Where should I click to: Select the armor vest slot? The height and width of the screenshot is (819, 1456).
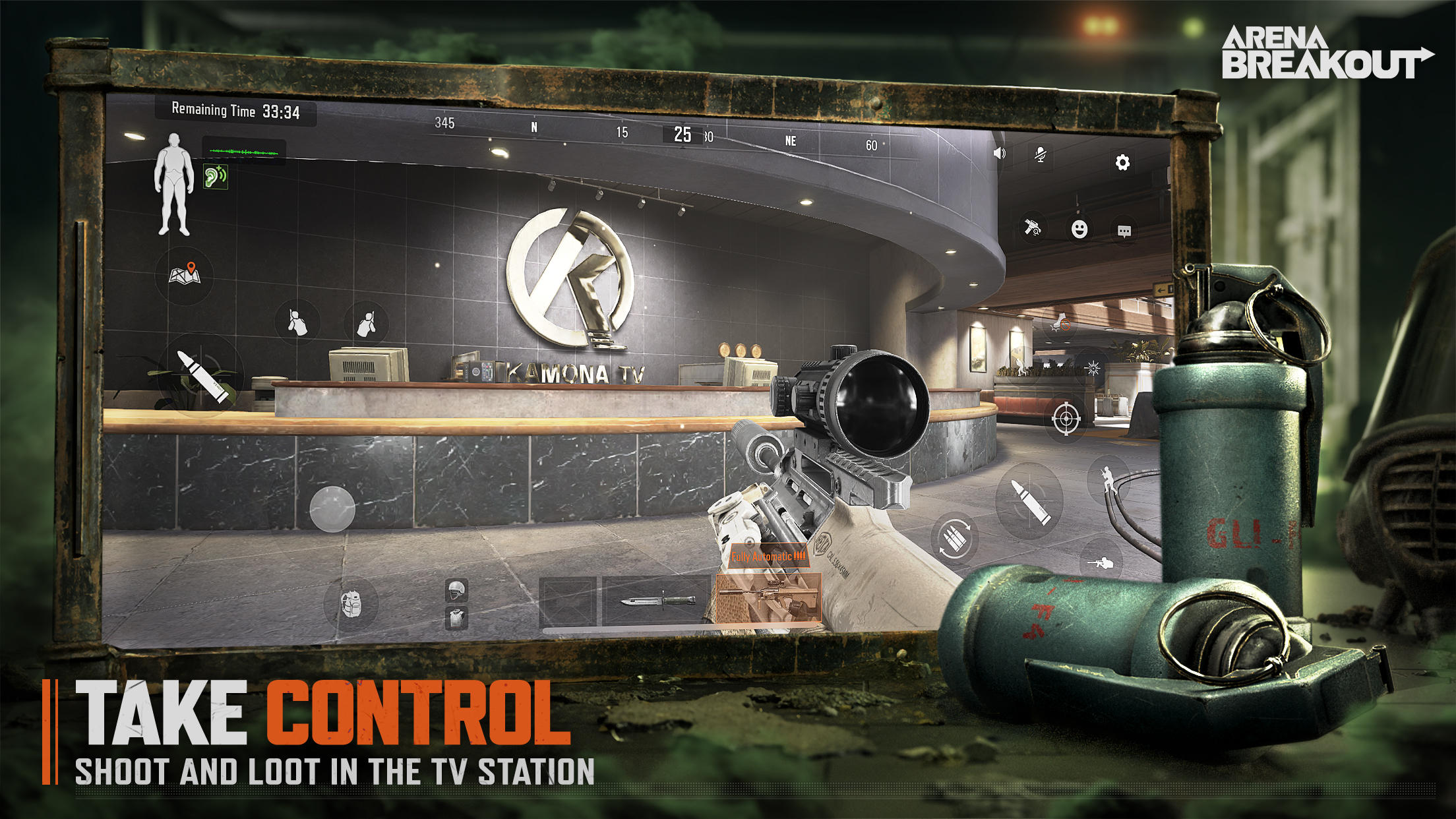click(456, 619)
